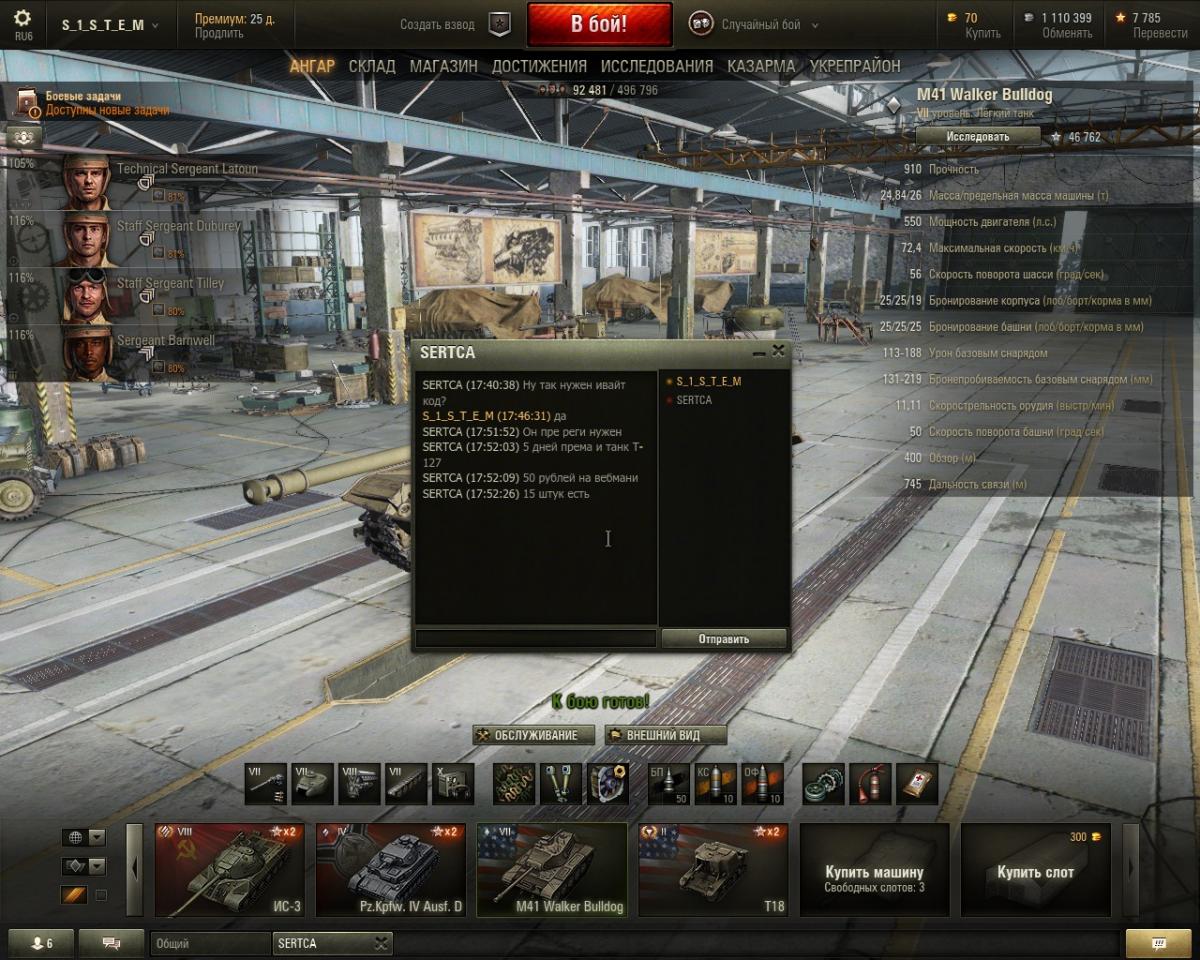This screenshot has width=1200, height=960.
Task: Focus the chat message input field
Action: 536,639
